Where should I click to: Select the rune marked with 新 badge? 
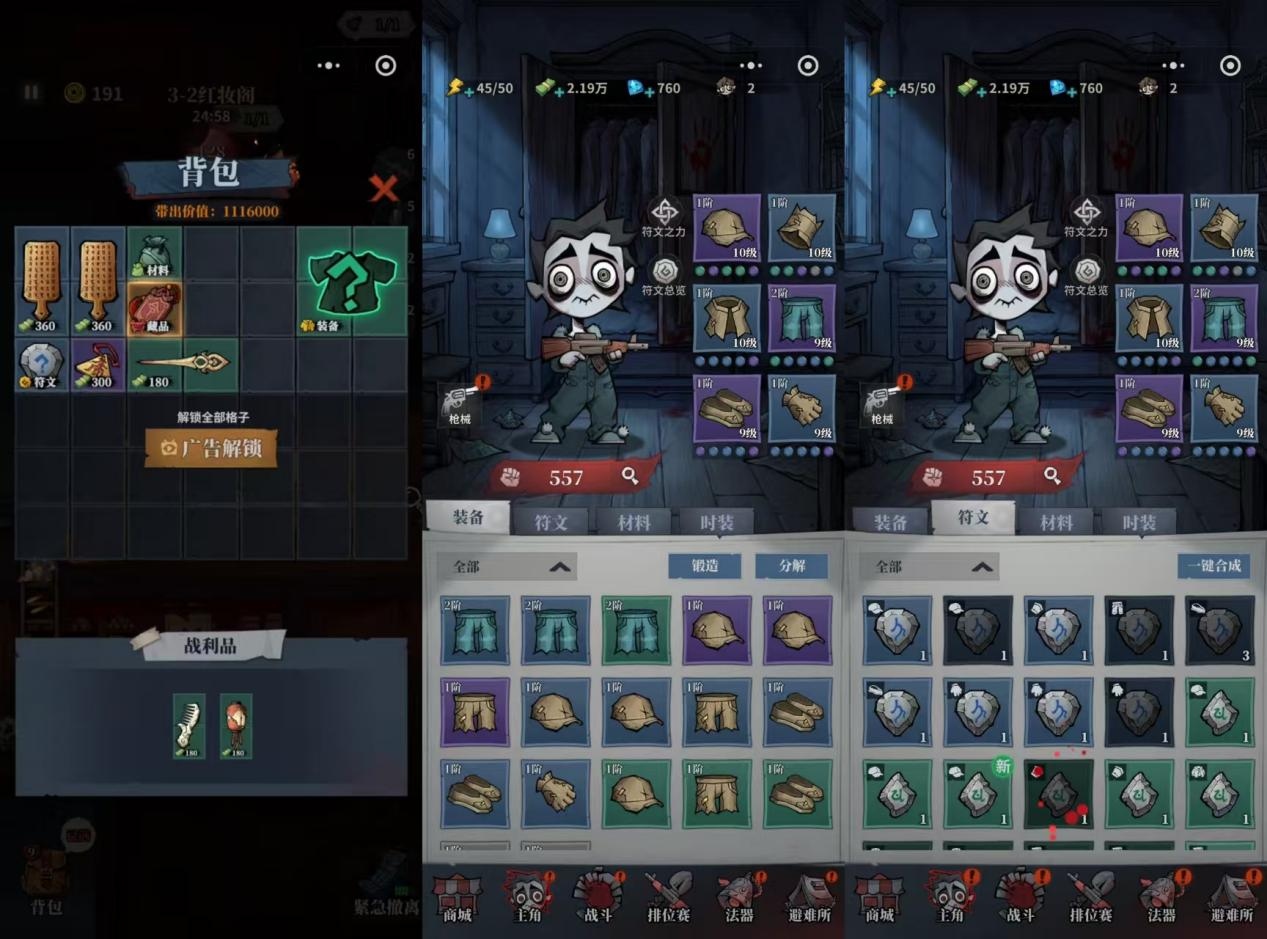point(977,794)
